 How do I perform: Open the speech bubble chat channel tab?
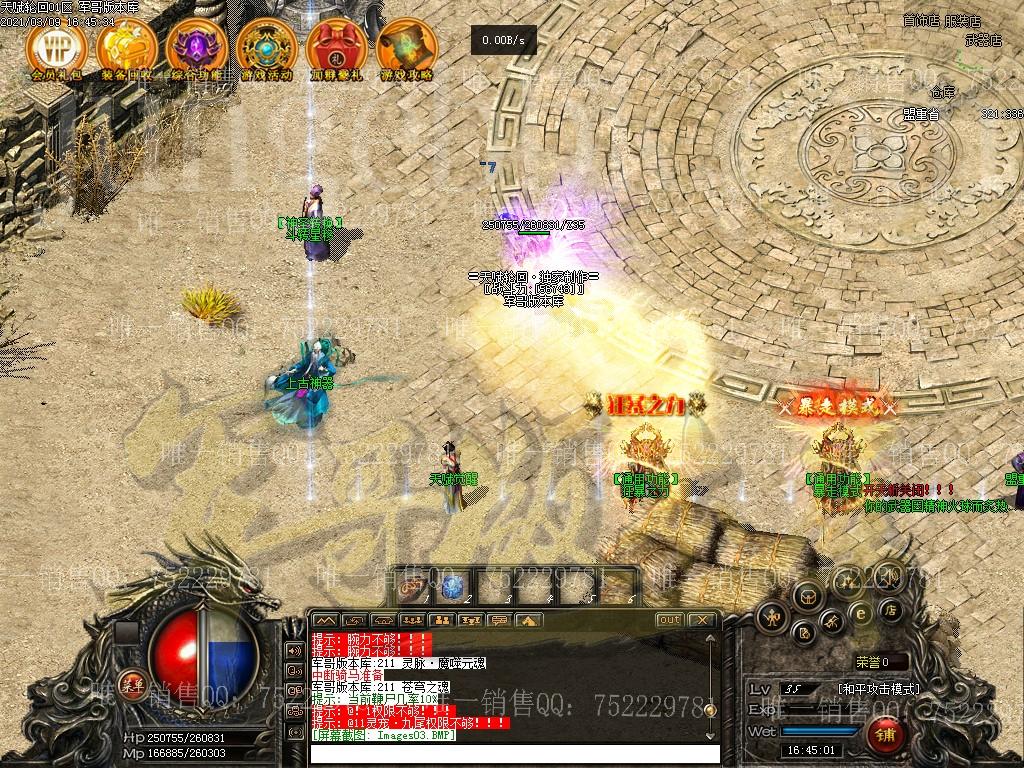tap(500, 620)
